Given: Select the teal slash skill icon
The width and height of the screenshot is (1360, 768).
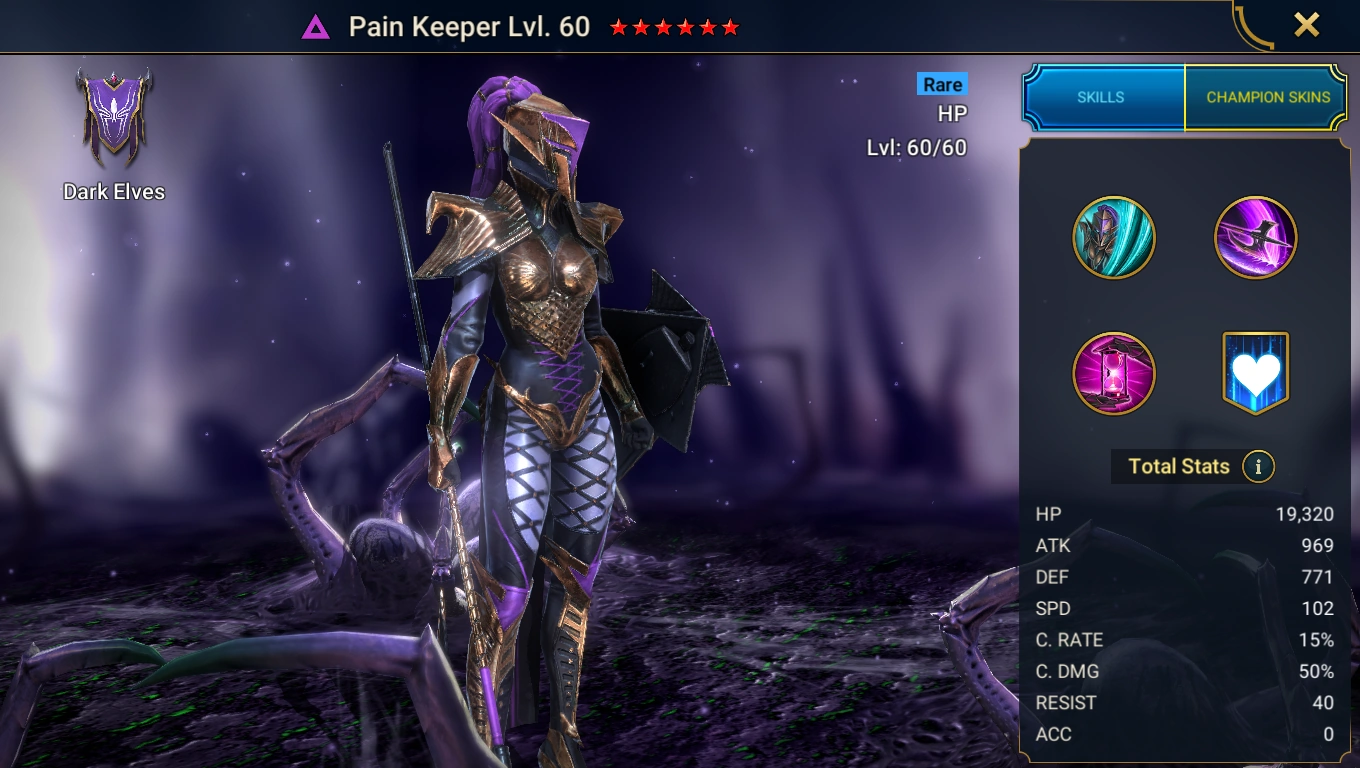Looking at the screenshot, I should pyautogui.click(x=1114, y=238).
